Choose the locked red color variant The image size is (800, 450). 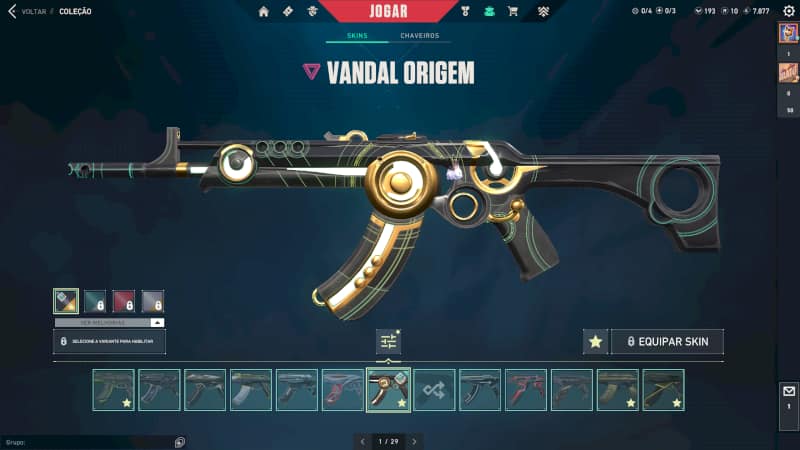coord(123,301)
